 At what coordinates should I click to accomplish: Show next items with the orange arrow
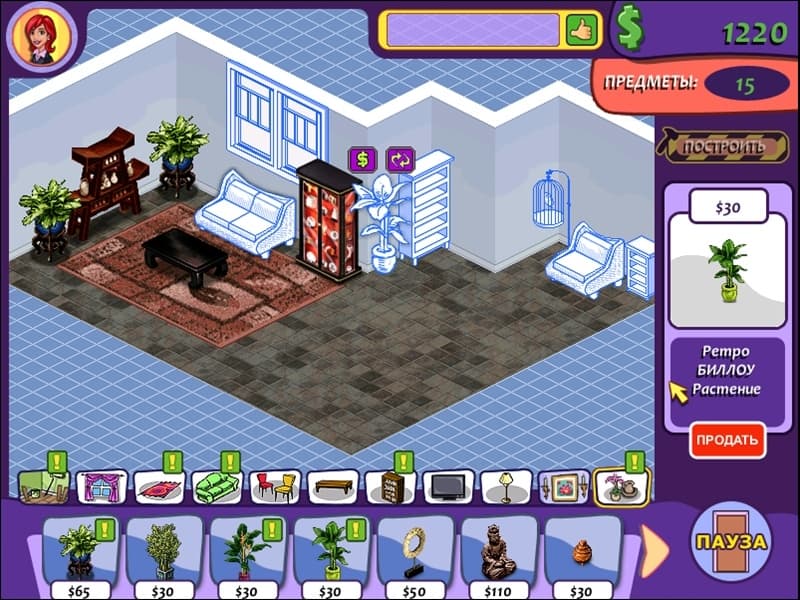pyautogui.click(x=655, y=546)
